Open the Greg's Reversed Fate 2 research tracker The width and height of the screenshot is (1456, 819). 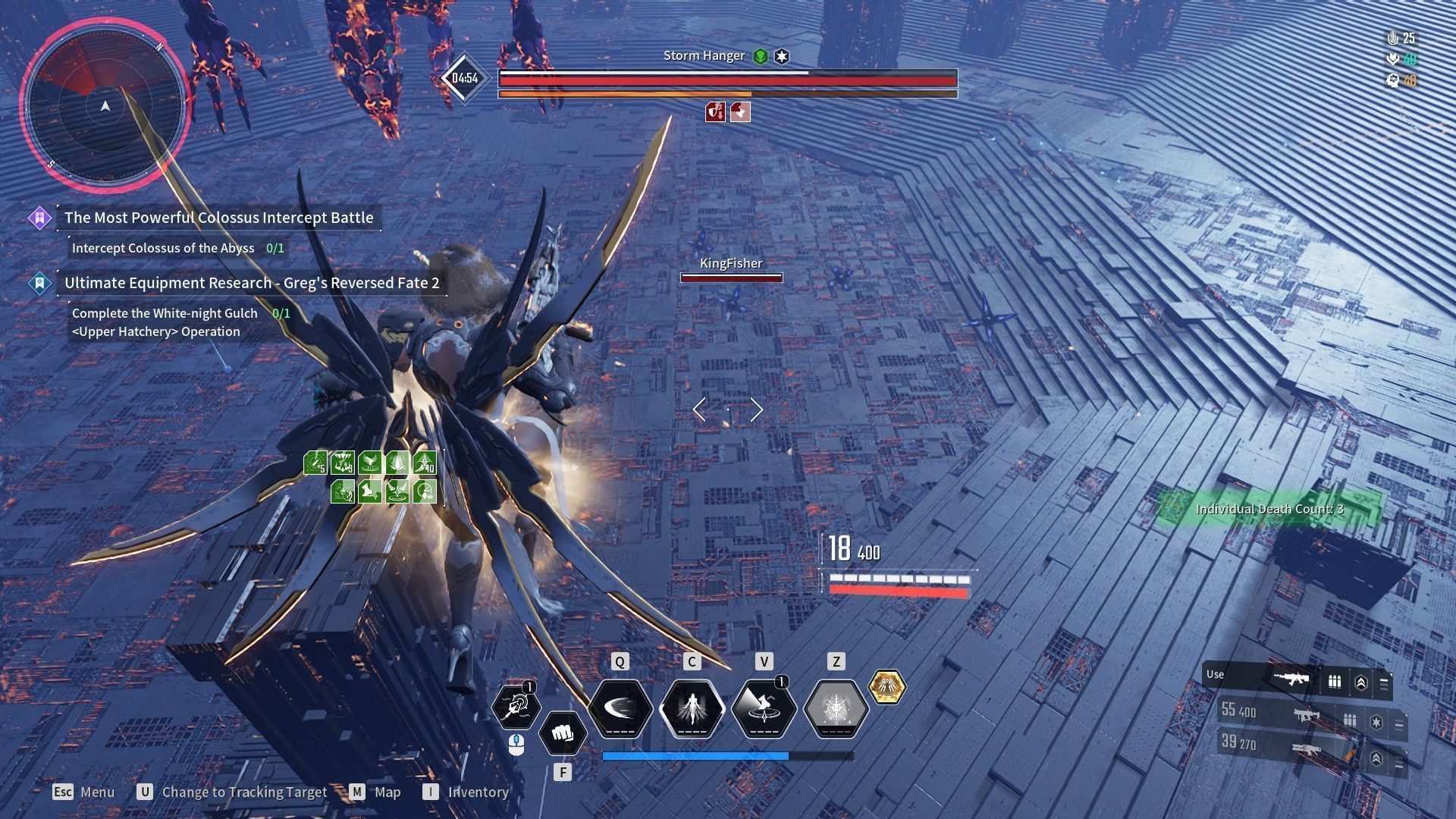coord(251,284)
